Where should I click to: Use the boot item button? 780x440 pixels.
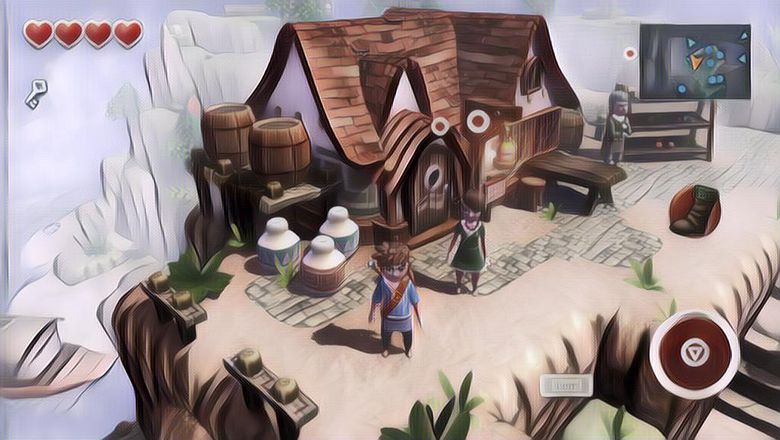[696, 210]
